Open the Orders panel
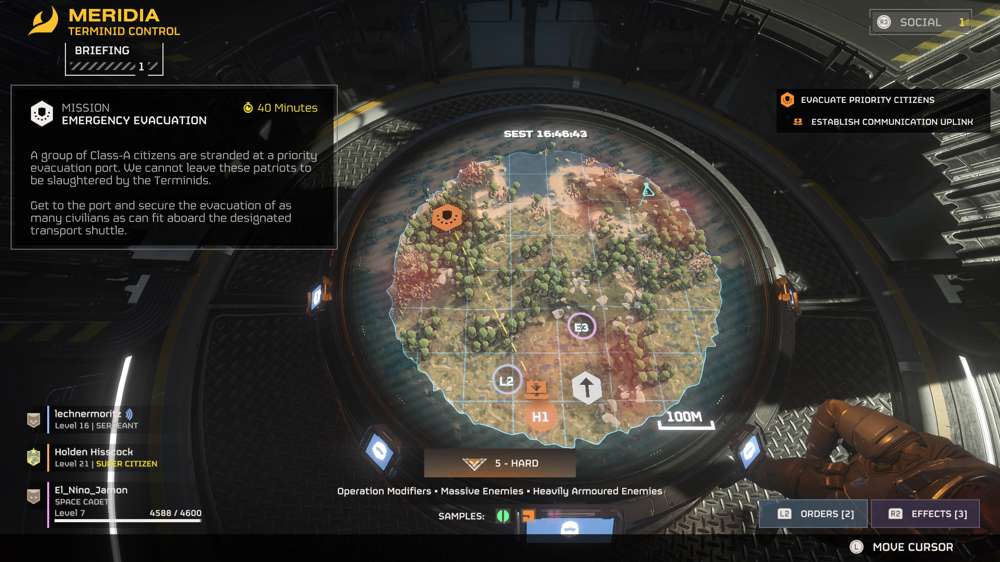1000x562 pixels. coord(815,514)
